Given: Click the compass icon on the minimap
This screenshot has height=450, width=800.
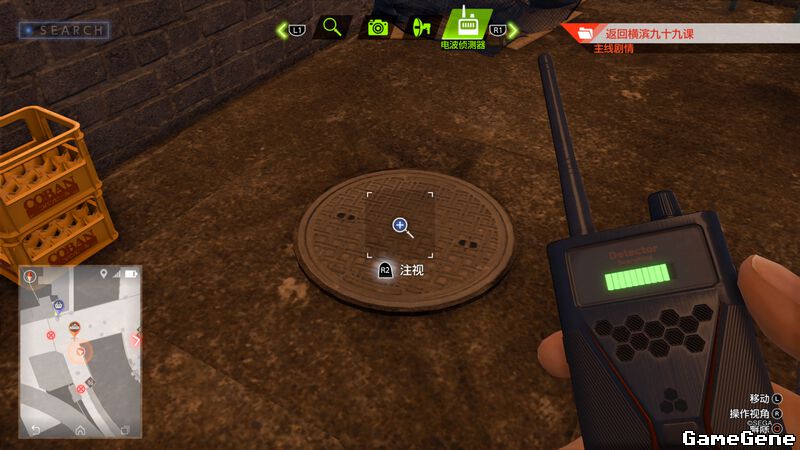Looking at the screenshot, I should tap(31, 275).
